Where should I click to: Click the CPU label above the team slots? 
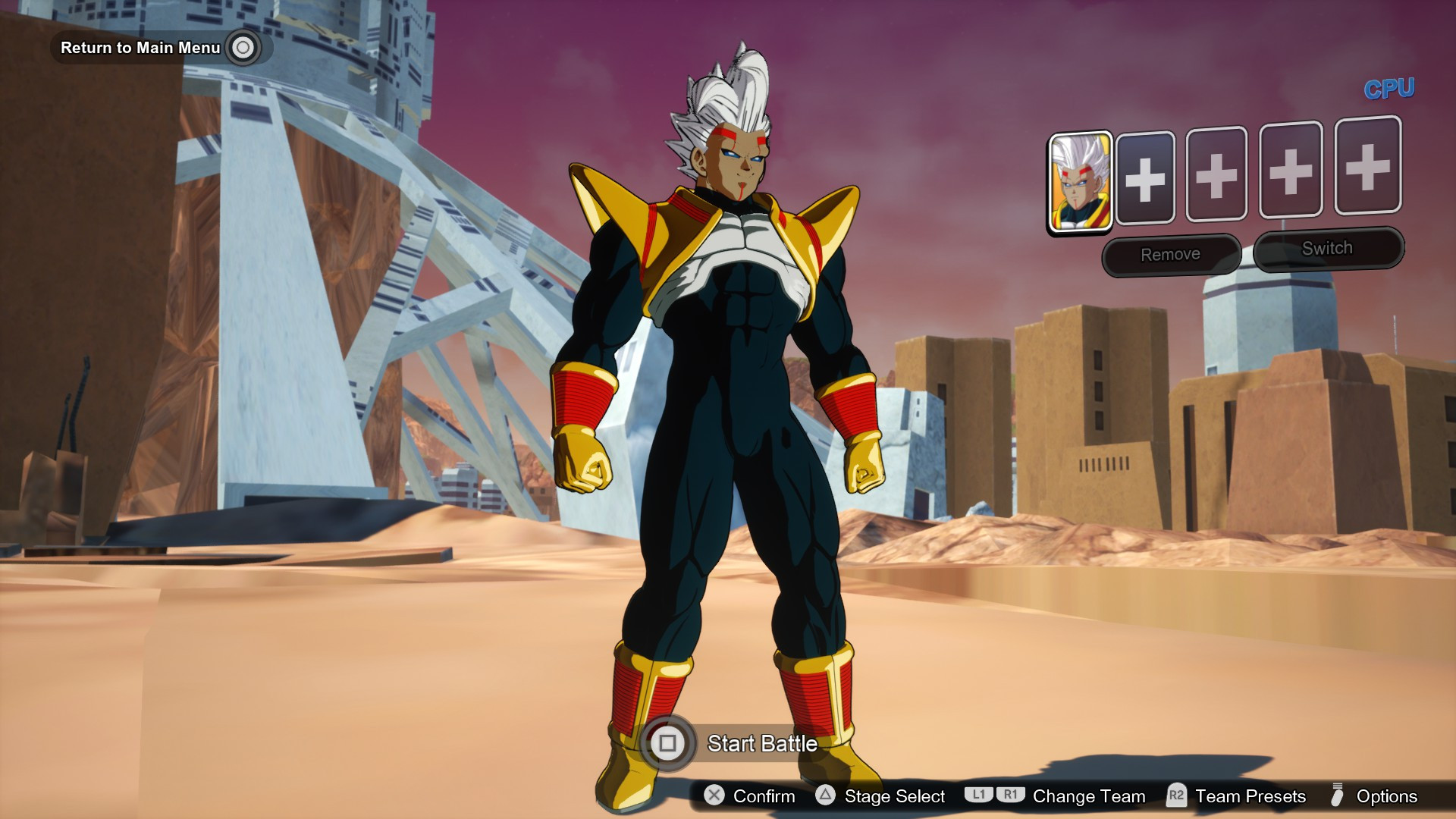[x=1389, y=86]
